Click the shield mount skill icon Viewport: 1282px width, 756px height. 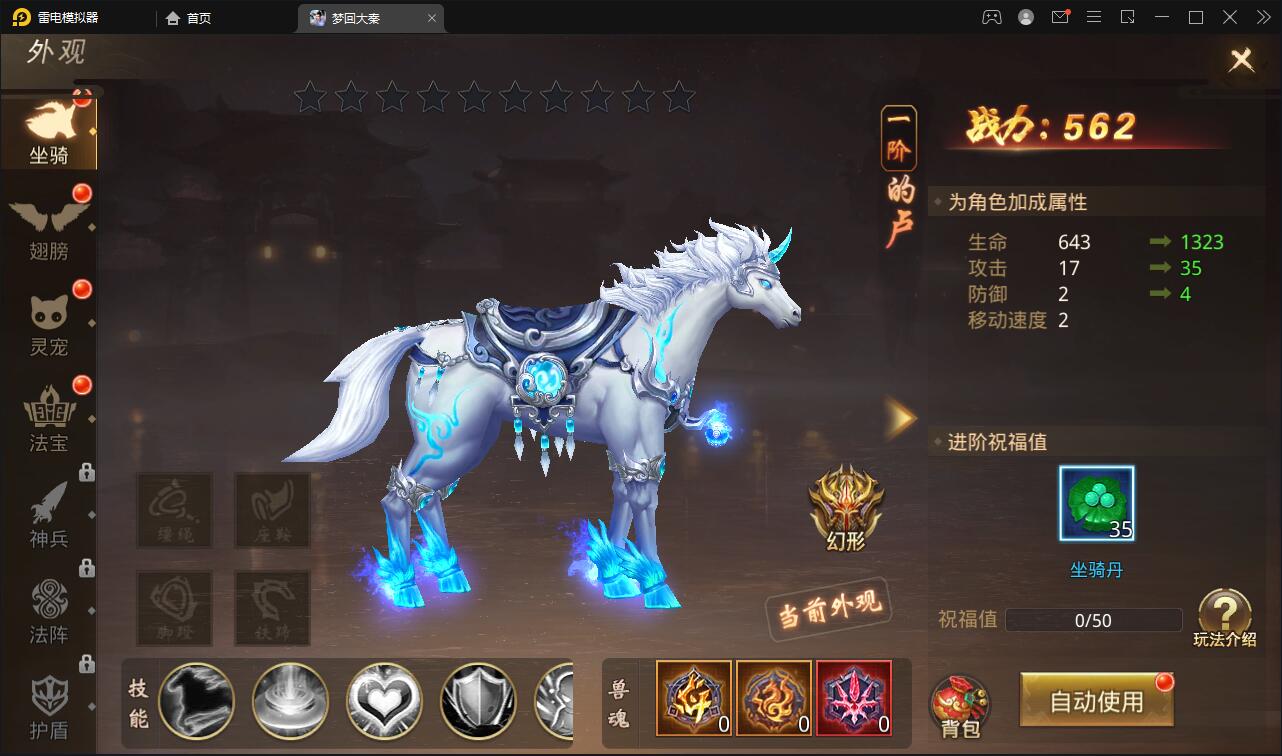(478, 701)
